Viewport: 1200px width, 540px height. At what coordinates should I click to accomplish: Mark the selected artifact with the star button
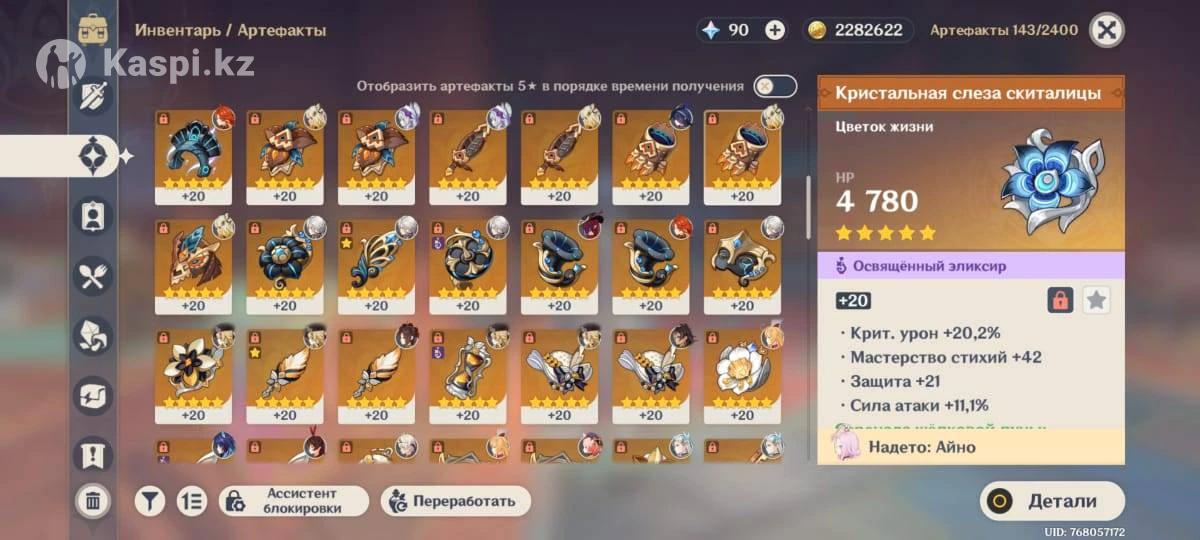(x=1097, y=300)
